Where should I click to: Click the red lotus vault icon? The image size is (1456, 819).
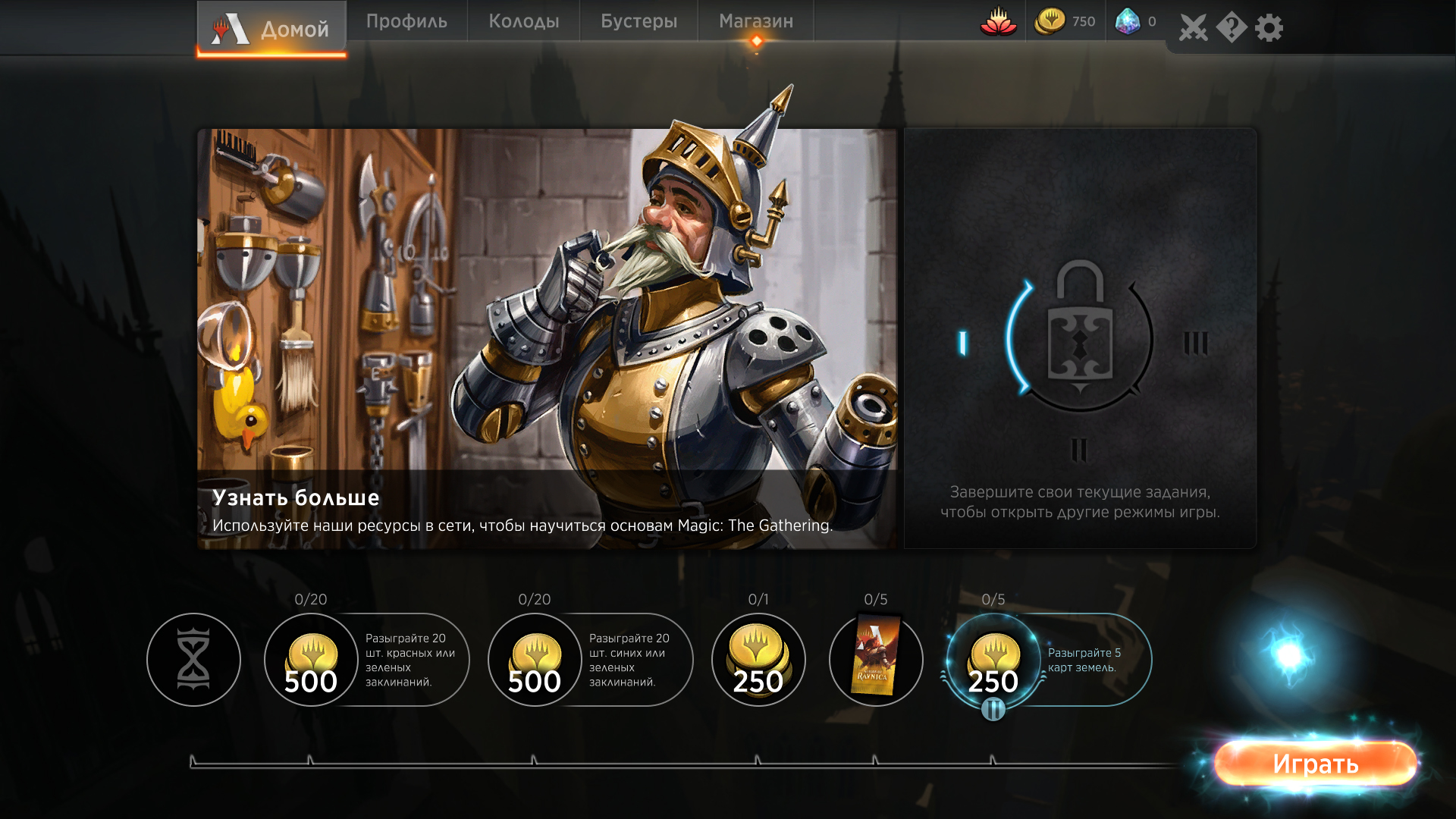(999, 23)
